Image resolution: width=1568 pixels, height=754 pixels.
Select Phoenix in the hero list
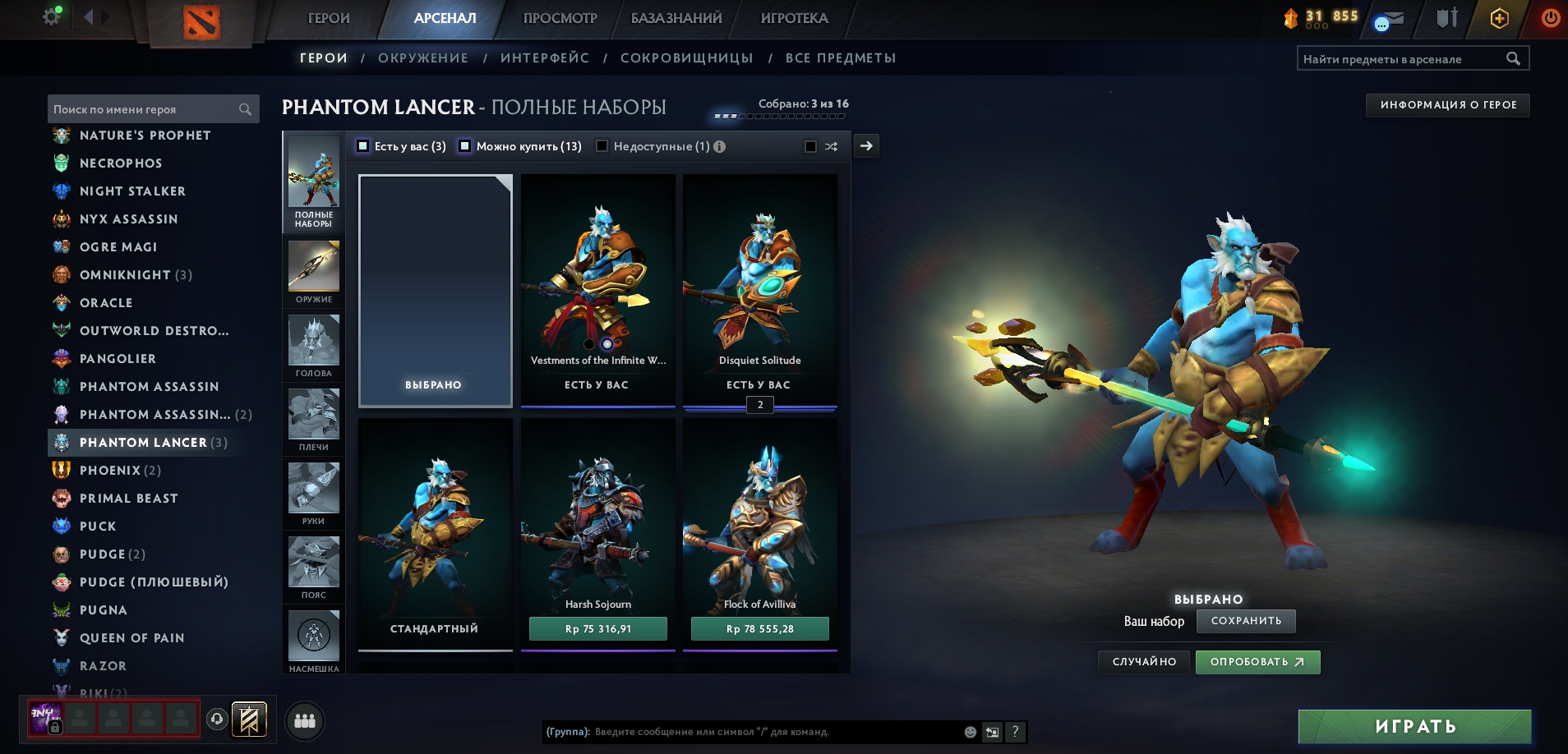(x=110, y=470)
